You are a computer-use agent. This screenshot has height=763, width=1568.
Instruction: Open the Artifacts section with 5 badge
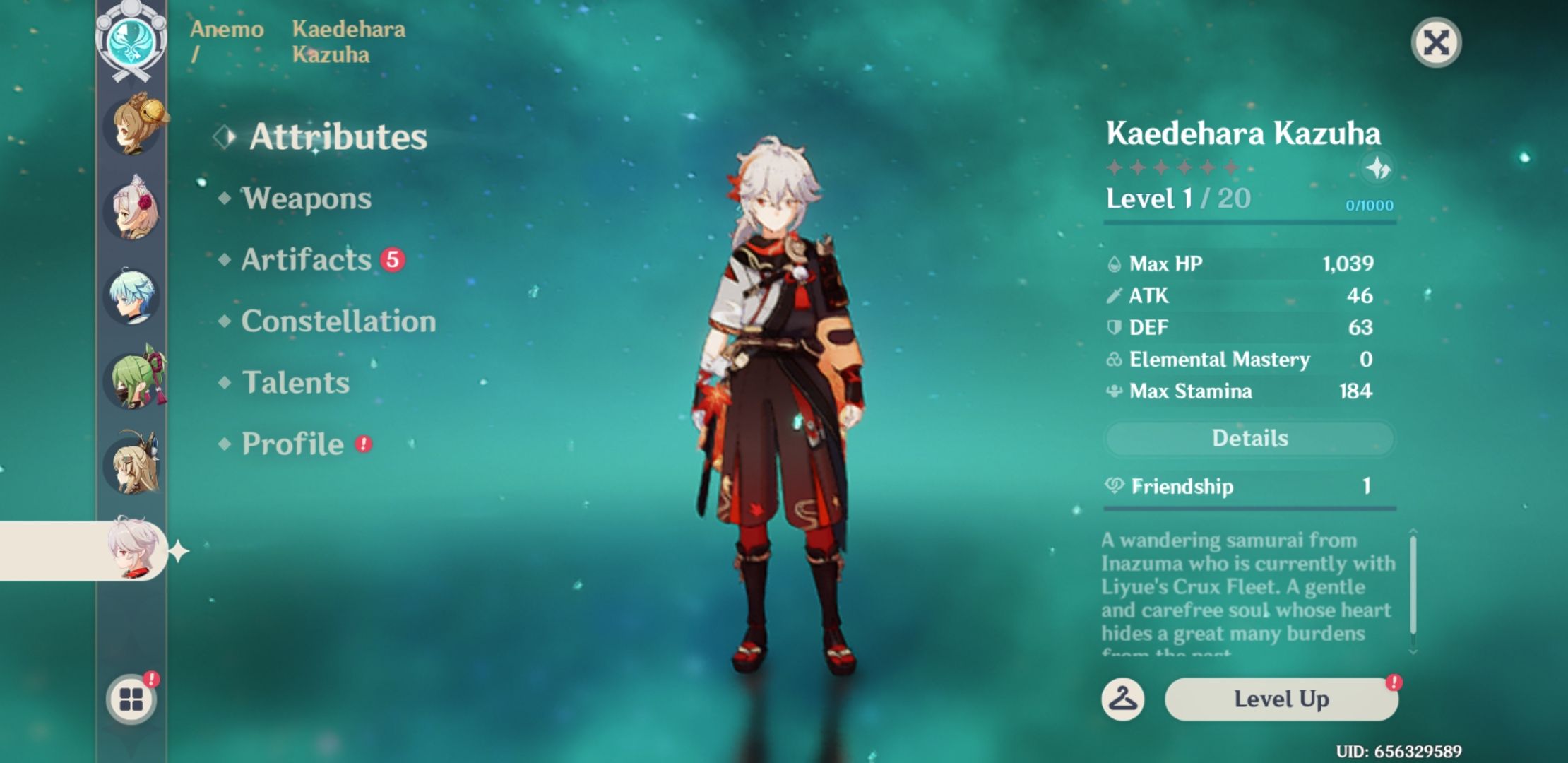coord(304,260)
